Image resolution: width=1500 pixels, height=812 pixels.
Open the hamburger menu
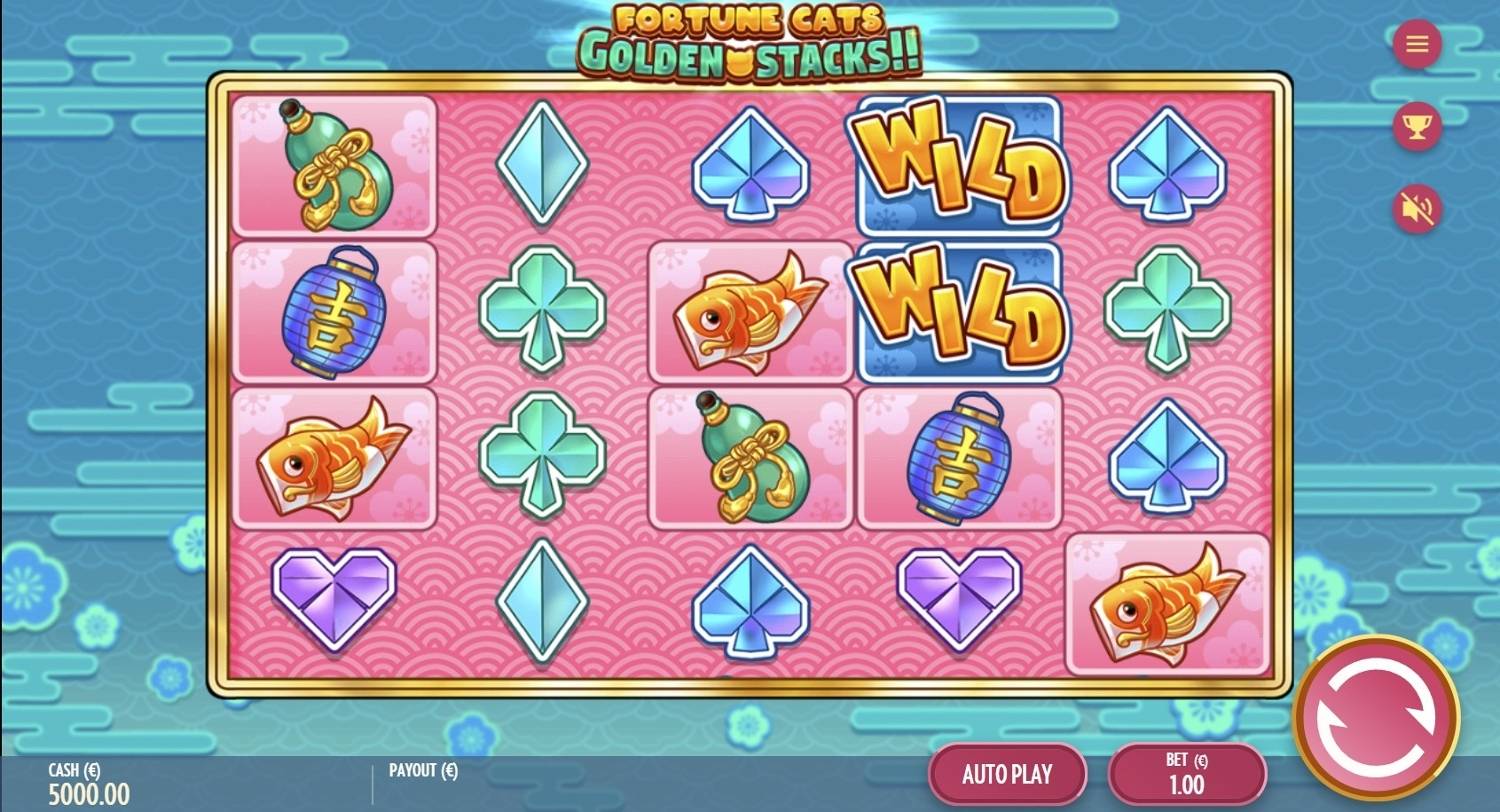click(x=1416, y=44)
